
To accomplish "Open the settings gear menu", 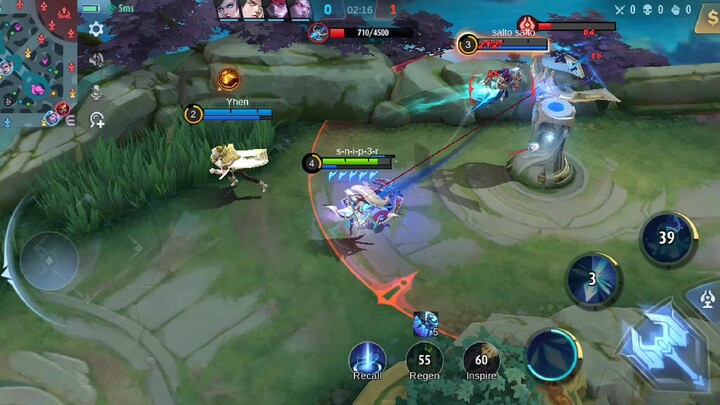I will pyautogui.click(x=96, y=30).
